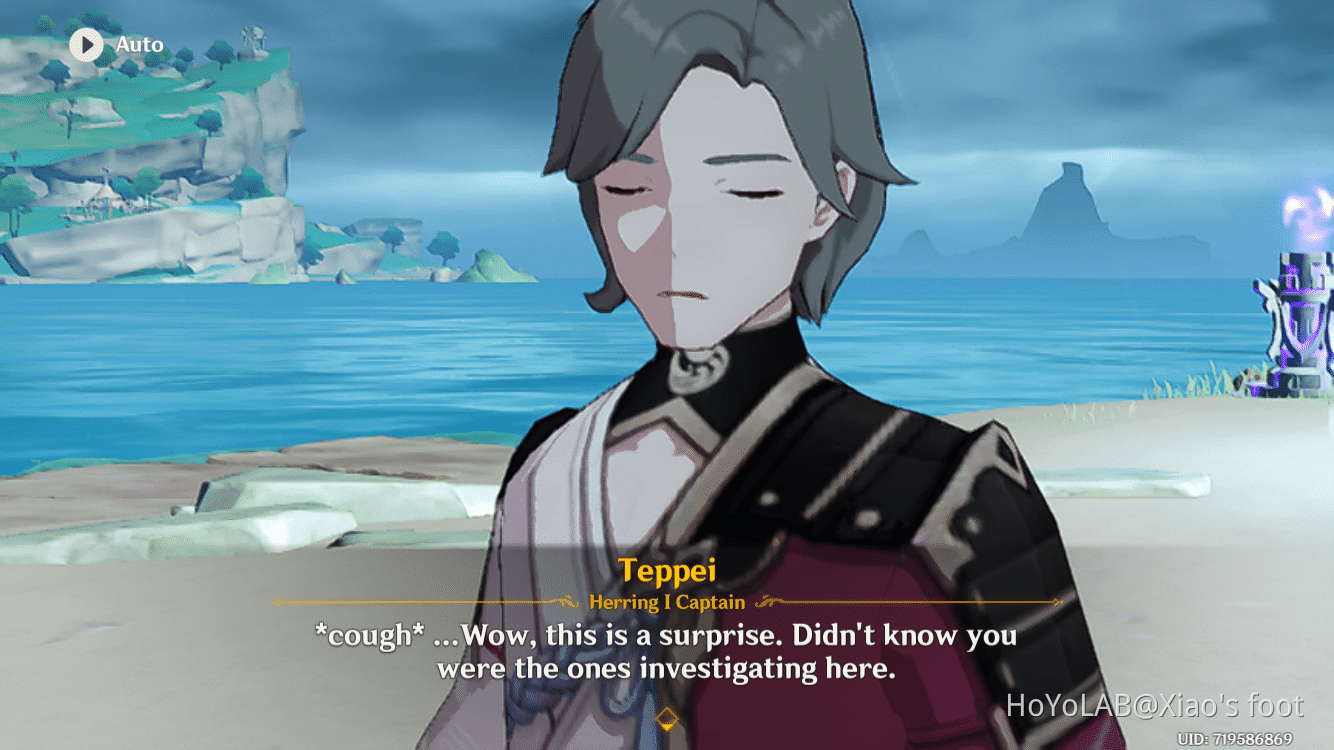Expand the speaker name plate
This screenshot has width=1334, height=750.
[667, 570]
